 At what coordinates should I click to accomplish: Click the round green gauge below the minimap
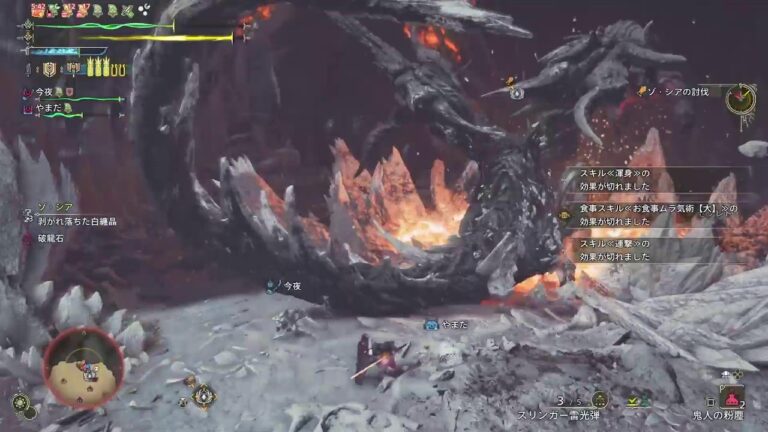pyautogui.click(x=20, y=402)
